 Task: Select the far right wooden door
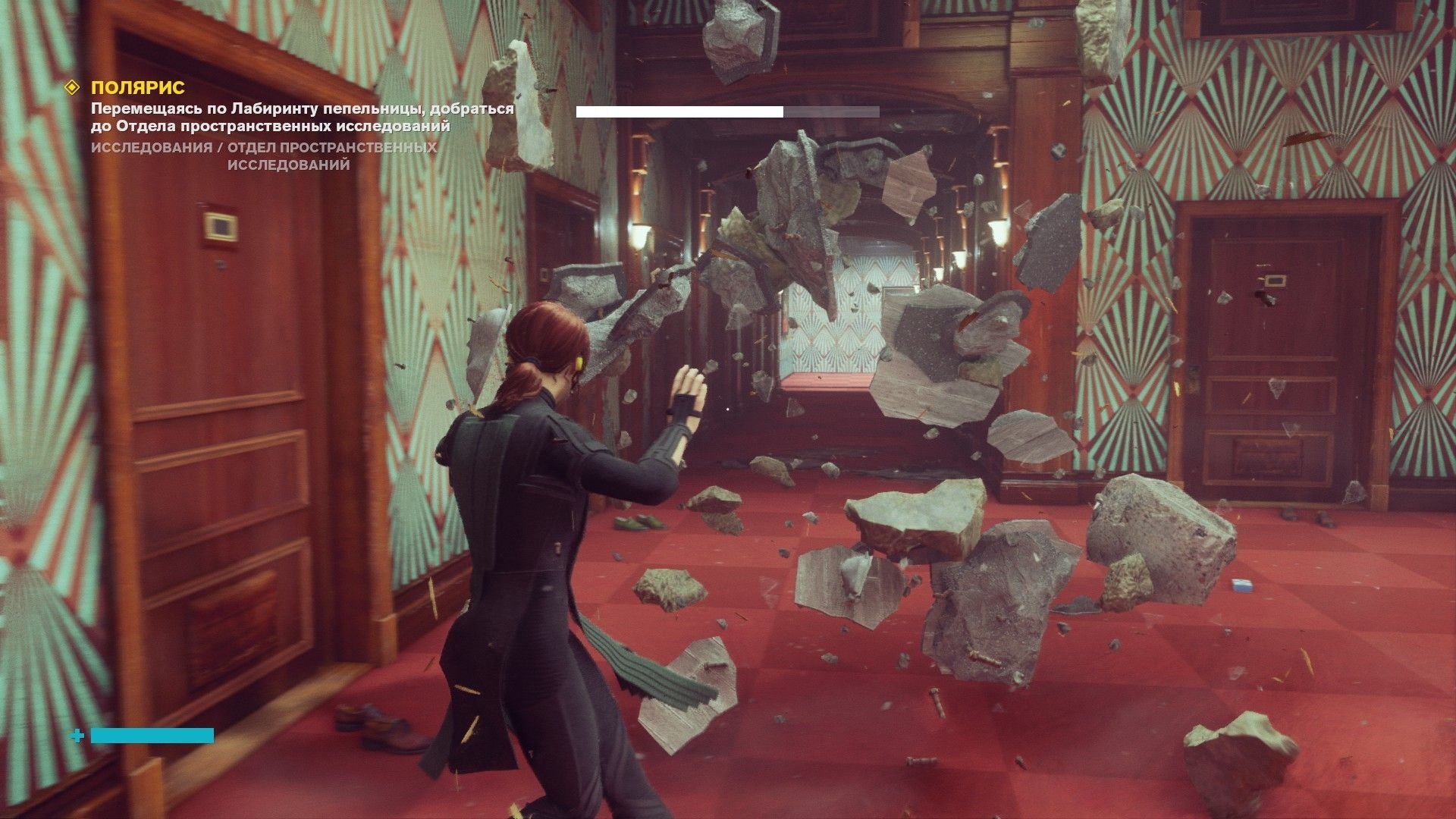point(1282,356)
